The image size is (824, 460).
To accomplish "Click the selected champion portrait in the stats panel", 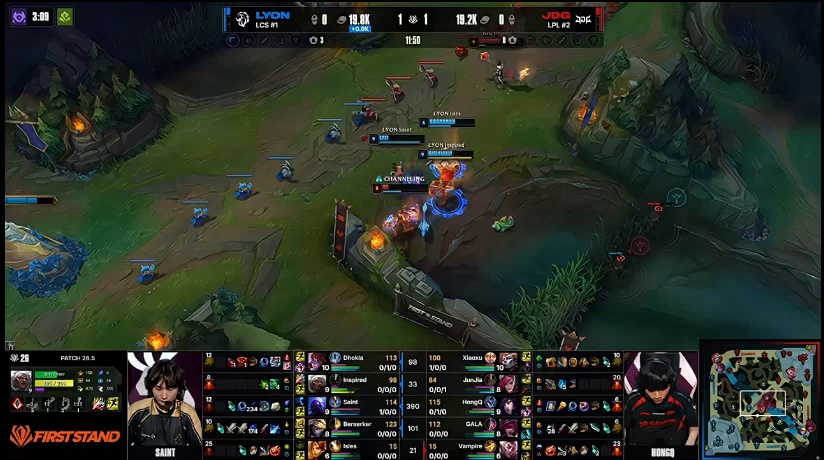I will 20,381.
